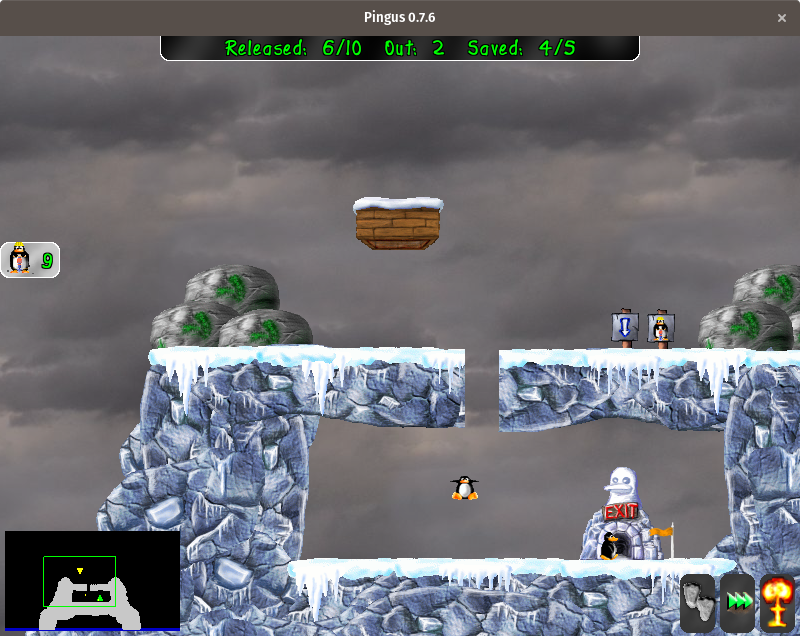Activate the green fast-forward button

(x=738, y=602)
